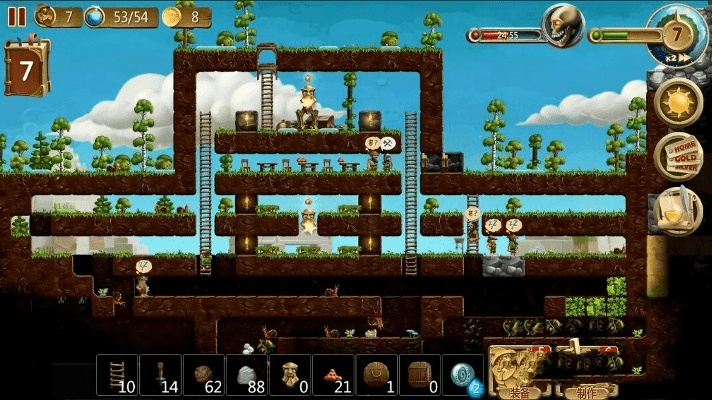Choose the stone slot with 88
Viewport: 712px width, 400px height.
[x=246, y=375]
